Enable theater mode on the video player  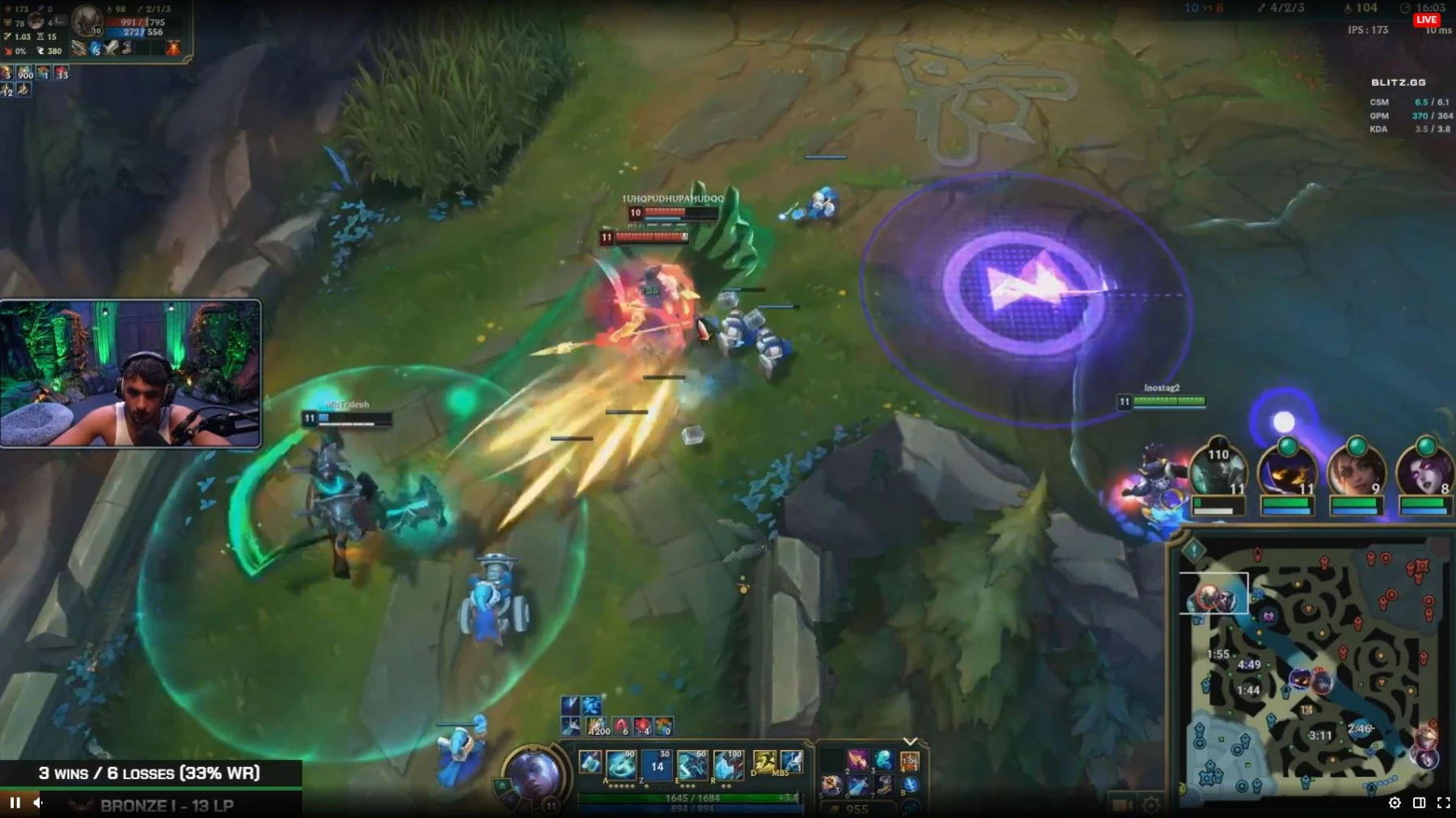coord(1420,802)
